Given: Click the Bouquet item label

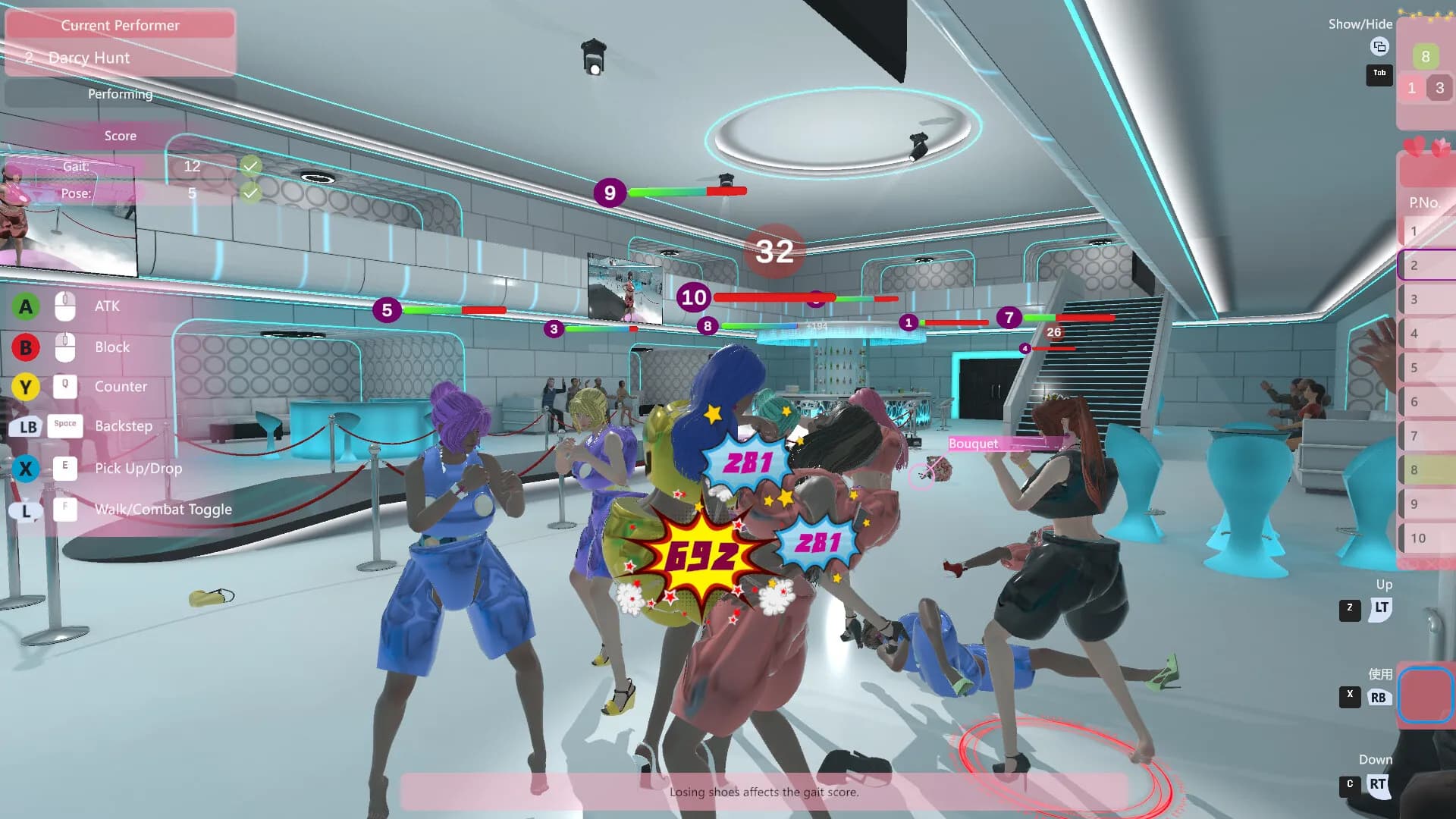Looking at the screenshot, I should [x=974, y=444].
